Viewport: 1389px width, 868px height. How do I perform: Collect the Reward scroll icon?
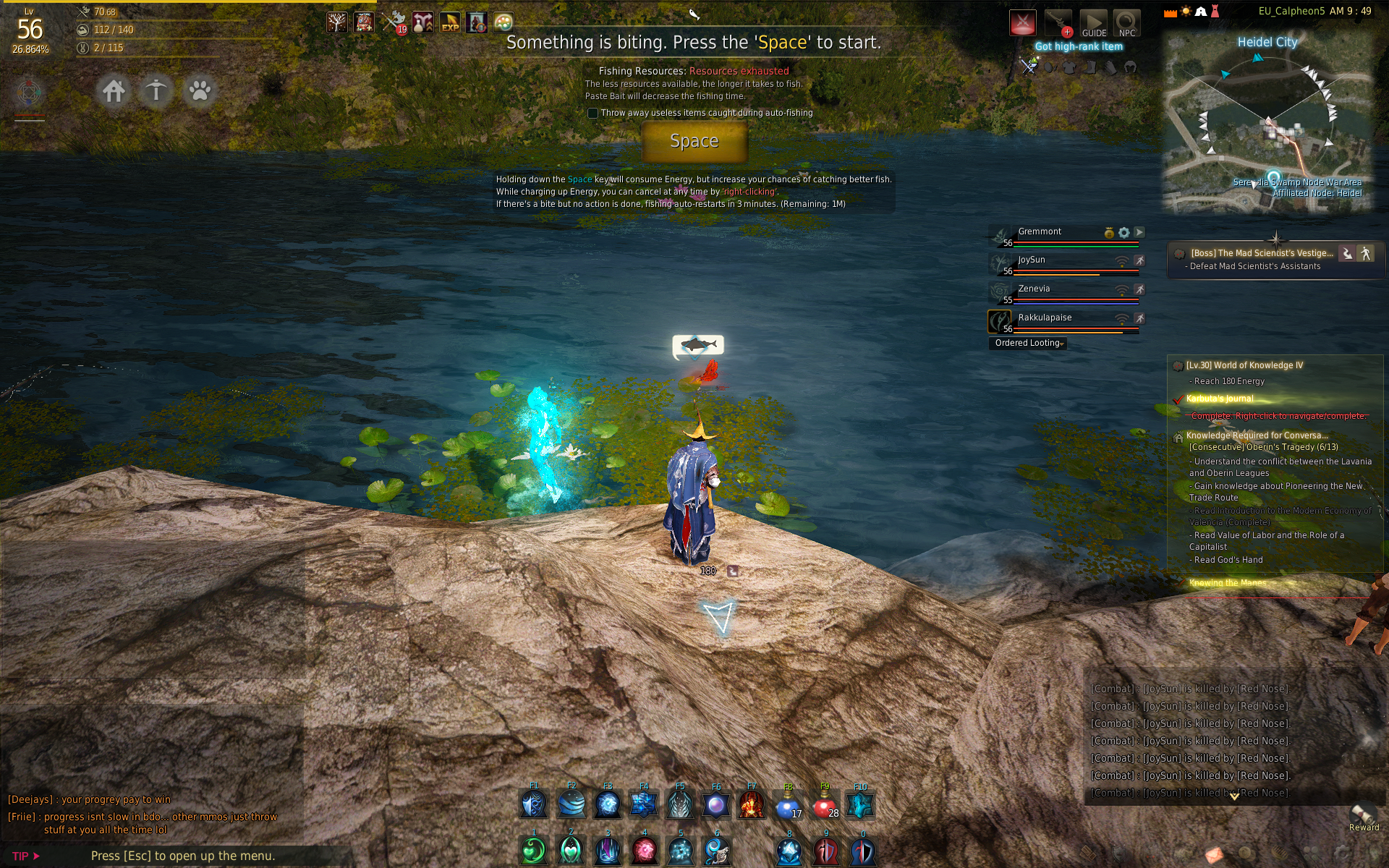pyautogui.click(x=1363, y=816)
